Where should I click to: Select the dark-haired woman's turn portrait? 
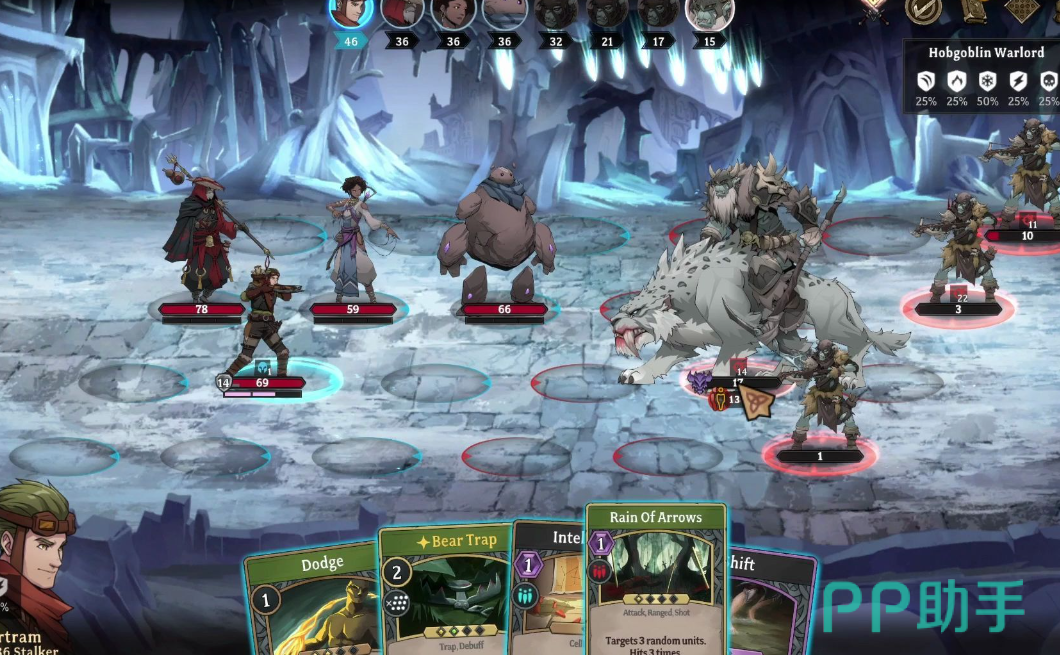pyautogui.click(x=453, y=12)
